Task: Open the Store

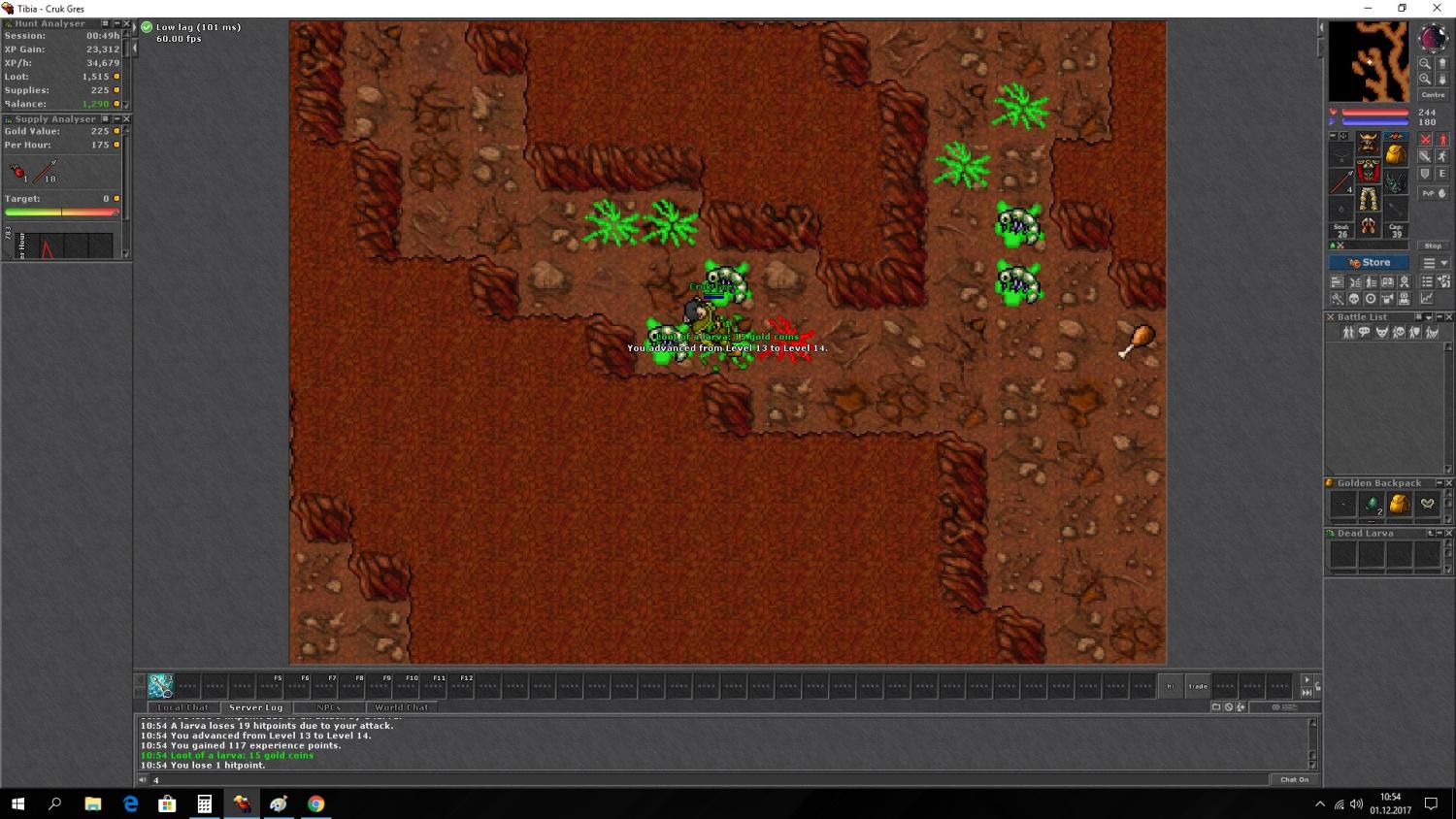Action: (x=1370, y=263)
